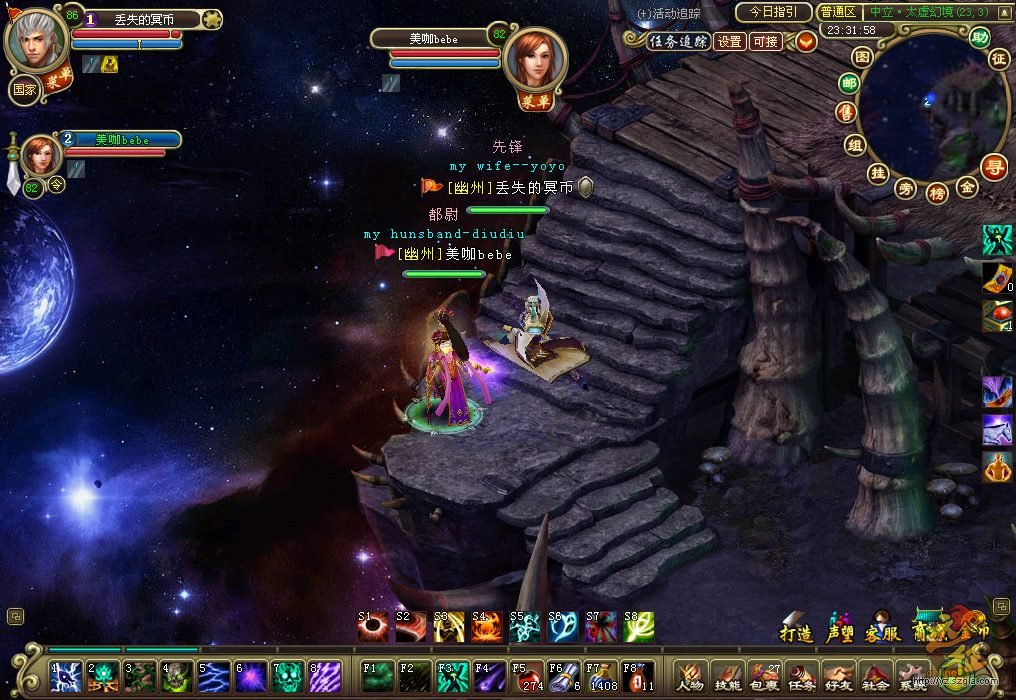Open the 打造 crafting menu
This screenshot has width=1016, height=700.
(796, 632)
